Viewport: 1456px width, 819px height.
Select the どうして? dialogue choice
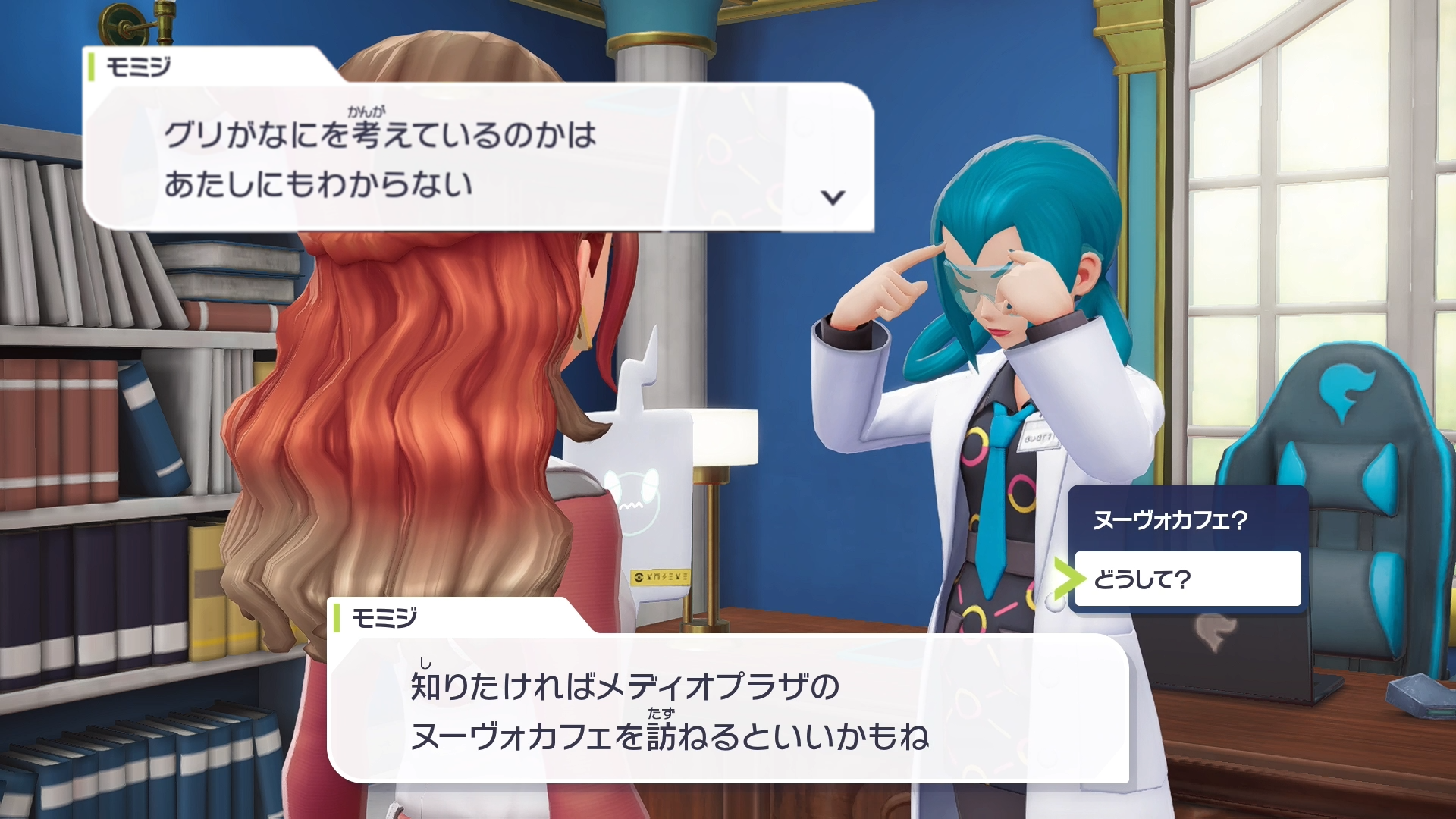coord(1187,579)
